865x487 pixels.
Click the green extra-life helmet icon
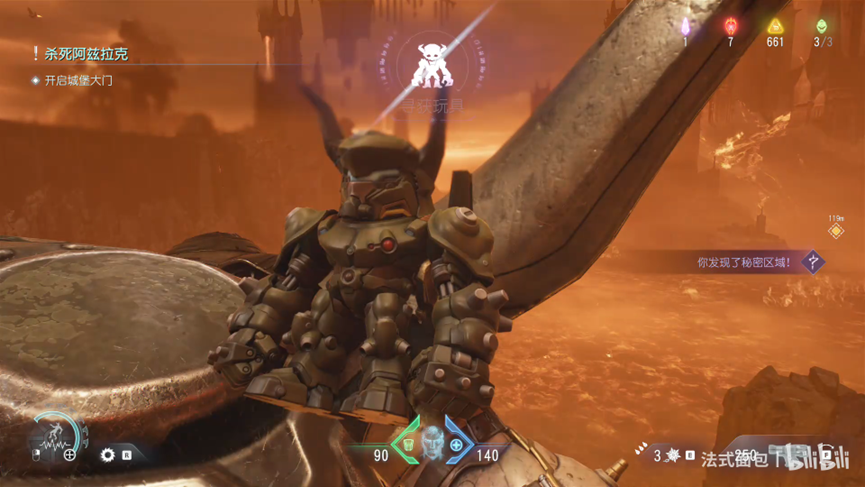pos(821,27)
